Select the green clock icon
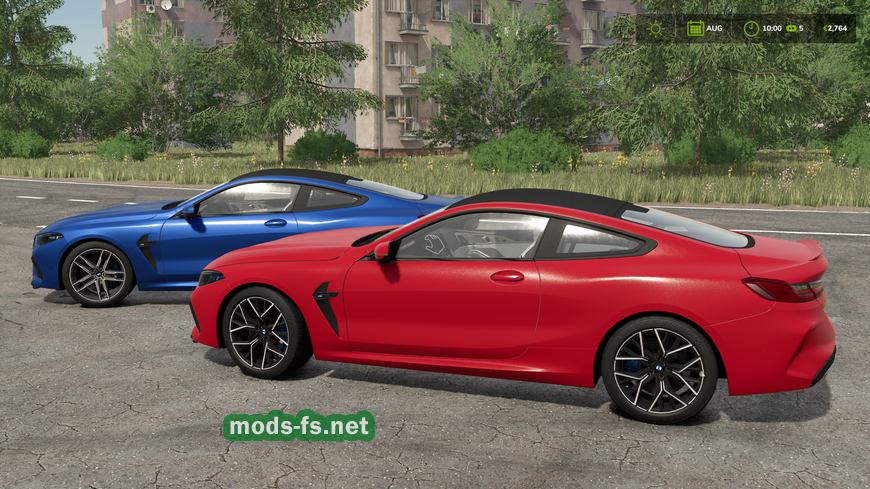This screenshot has width=870, height=489. 750,28
